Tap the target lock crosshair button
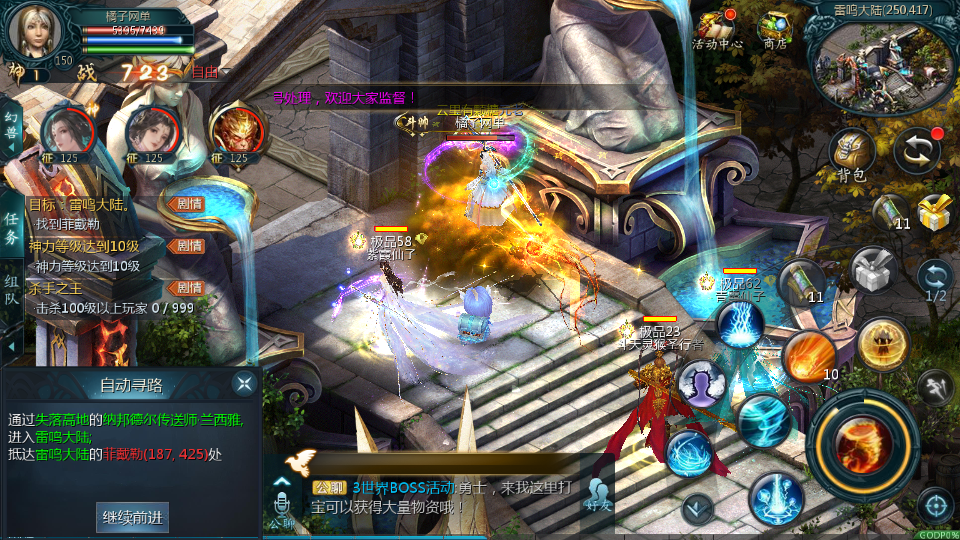 (935, 506)
